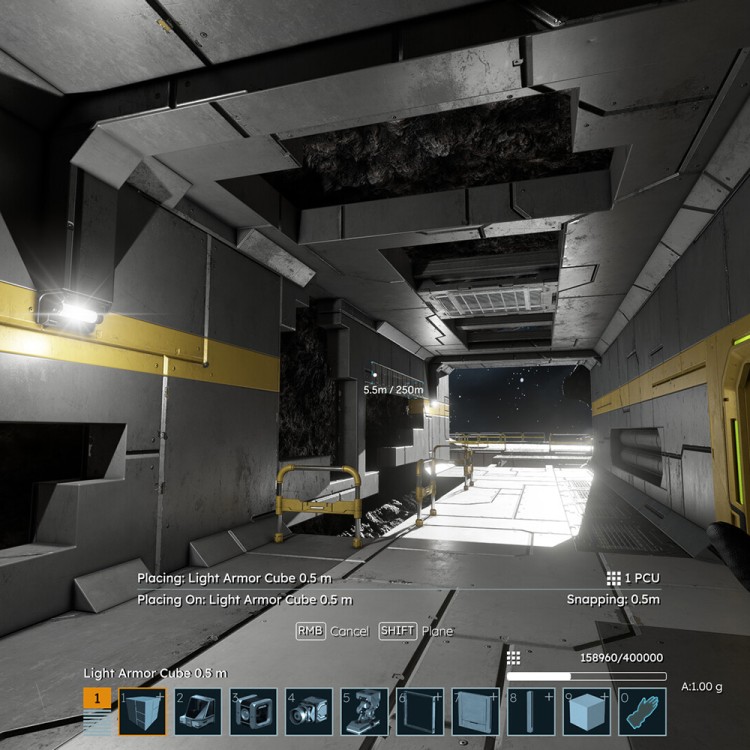Select the Light Armor Cube hotbar slot
The height and width of the screenshot is (750, 750).
click(x=142, y=711)
